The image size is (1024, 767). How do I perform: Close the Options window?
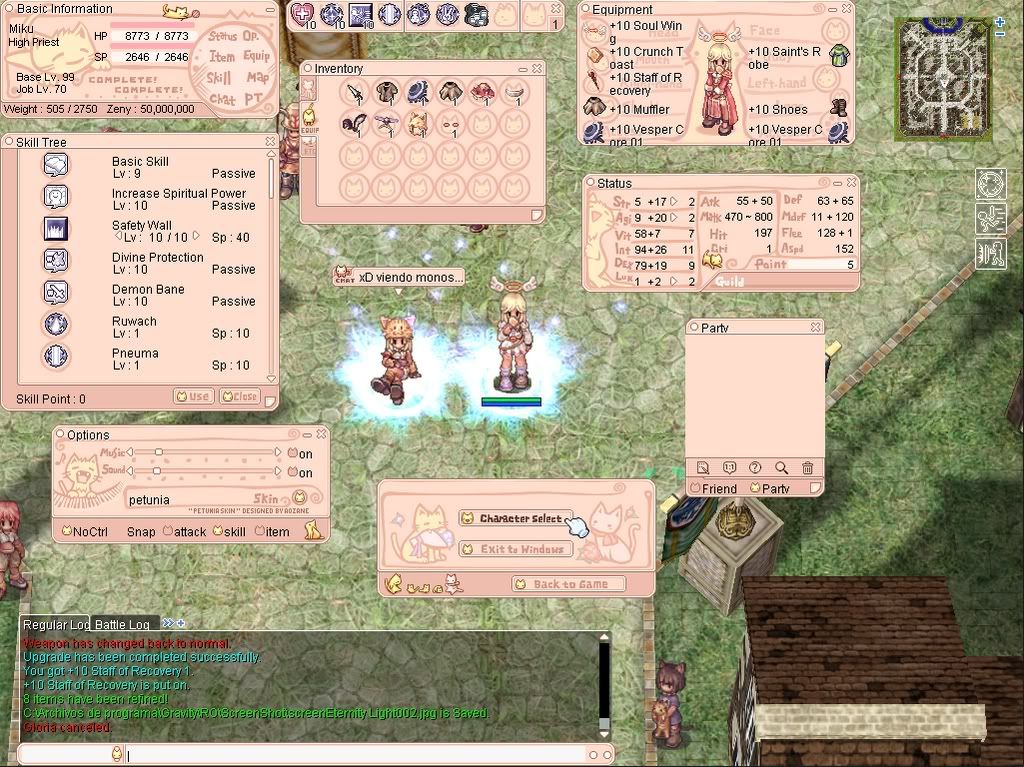(x=321, y=434)
